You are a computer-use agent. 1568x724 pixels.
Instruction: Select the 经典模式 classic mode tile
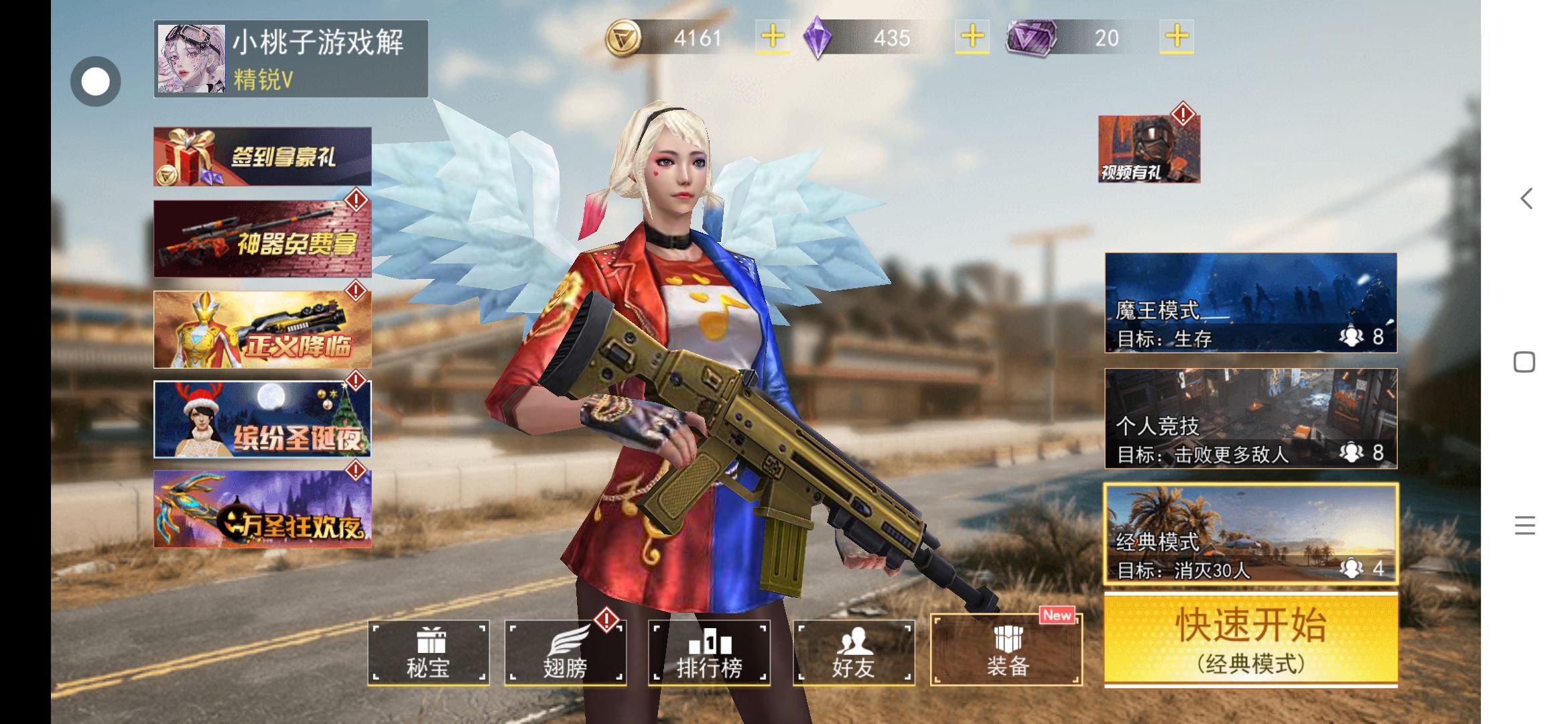tap(1250, 534)
